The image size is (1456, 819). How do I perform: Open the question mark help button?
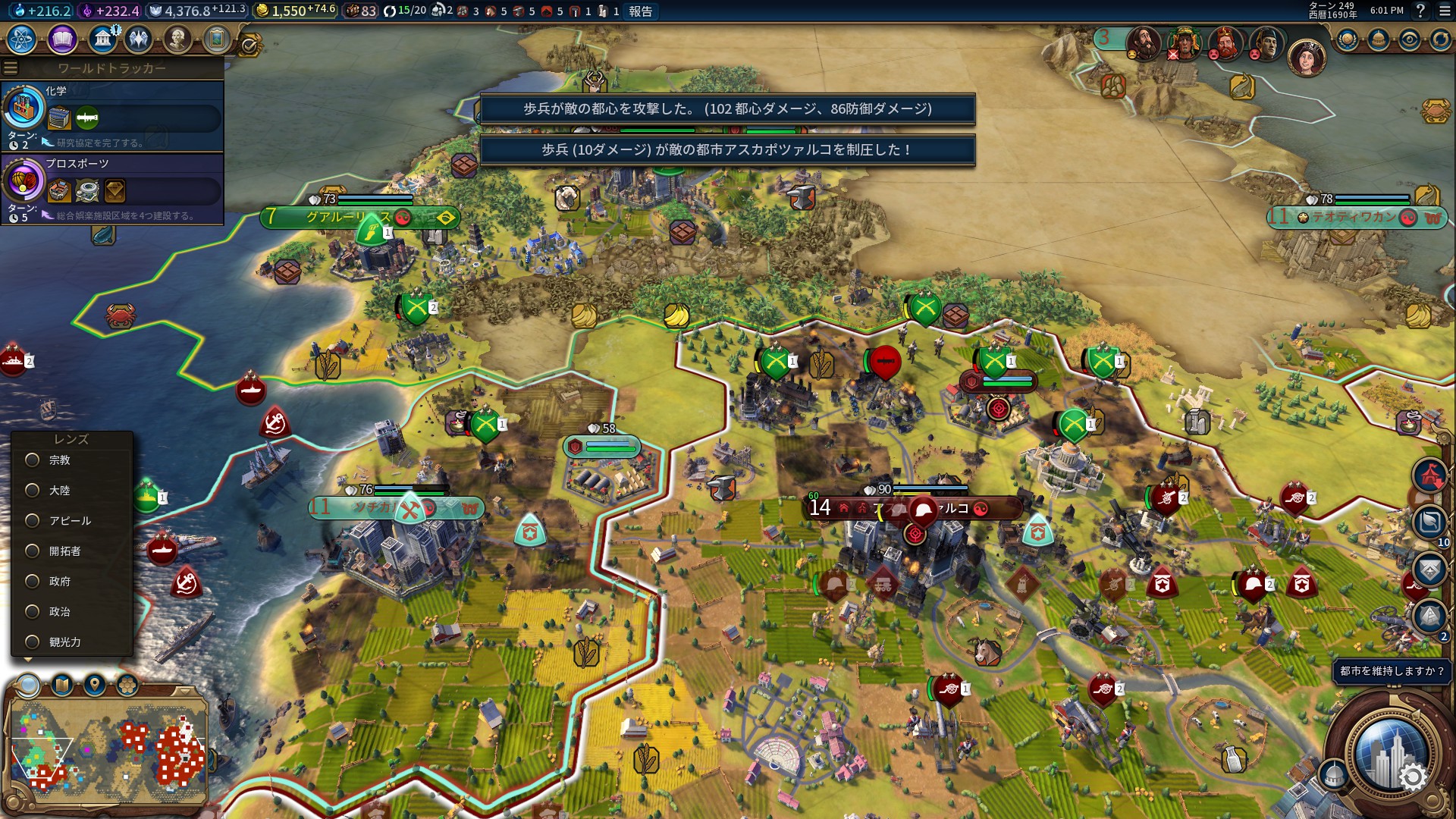(x=1420, y=11)
